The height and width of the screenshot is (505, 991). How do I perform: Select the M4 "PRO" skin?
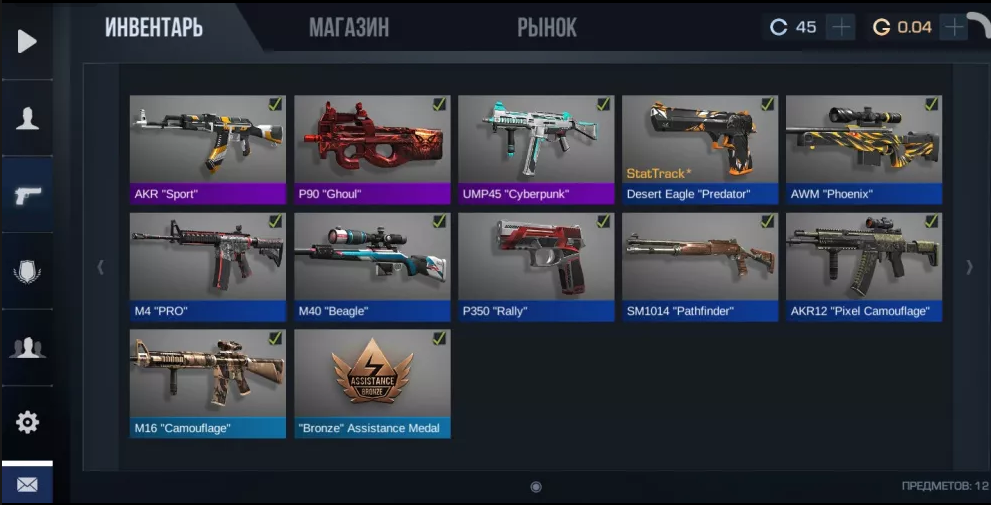coord(207,267)
